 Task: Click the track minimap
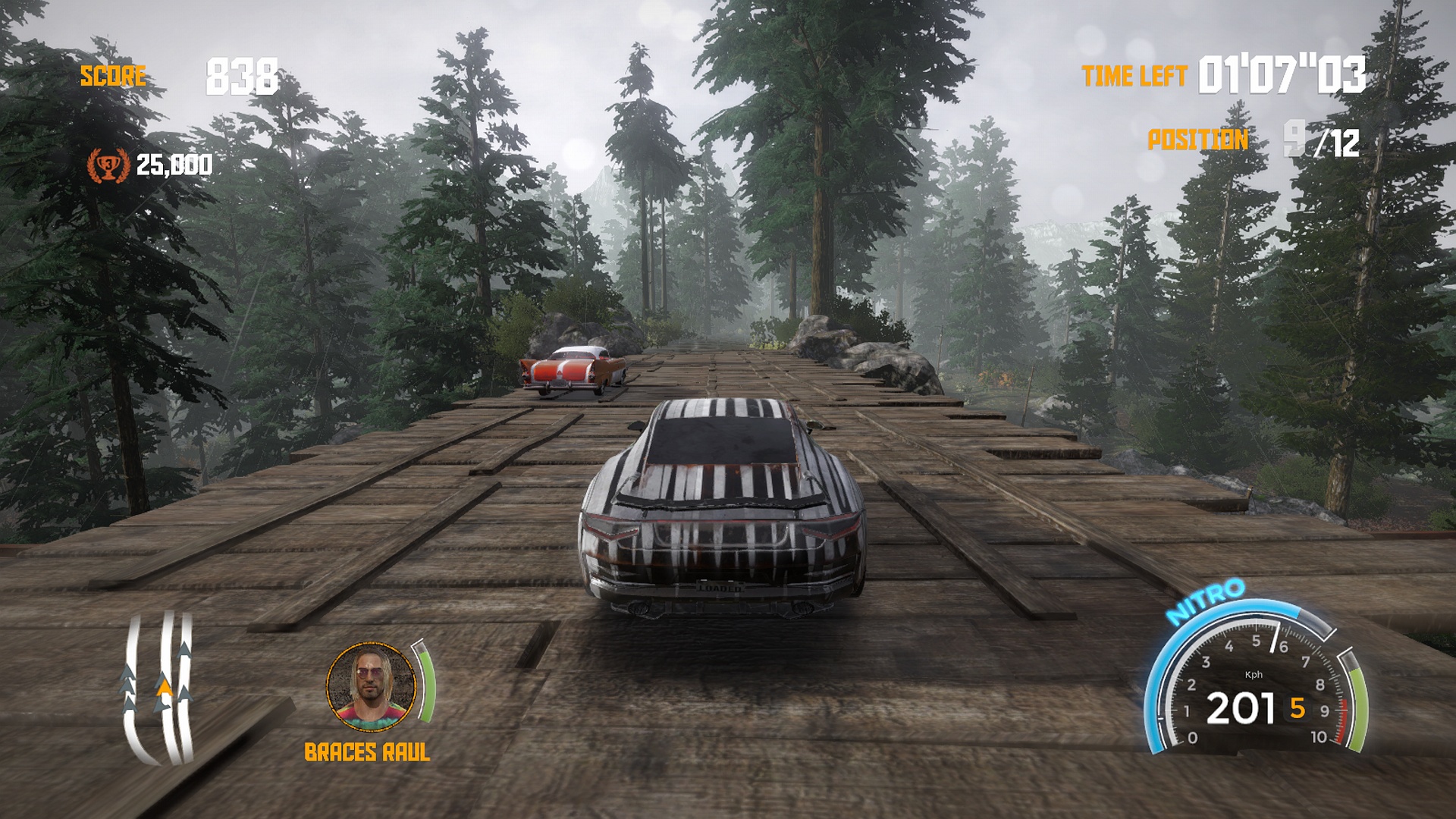159,686
